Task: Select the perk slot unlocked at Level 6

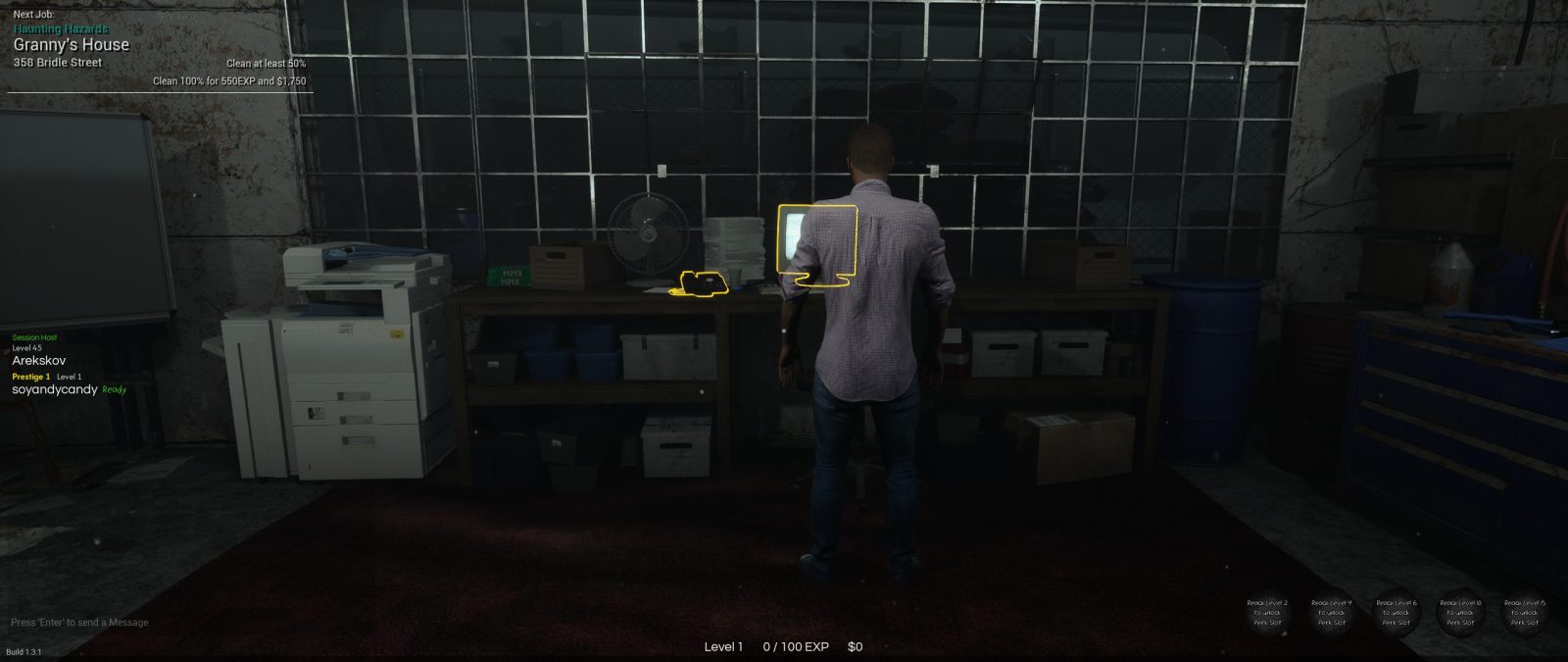Action: [x=1396, y=613]
